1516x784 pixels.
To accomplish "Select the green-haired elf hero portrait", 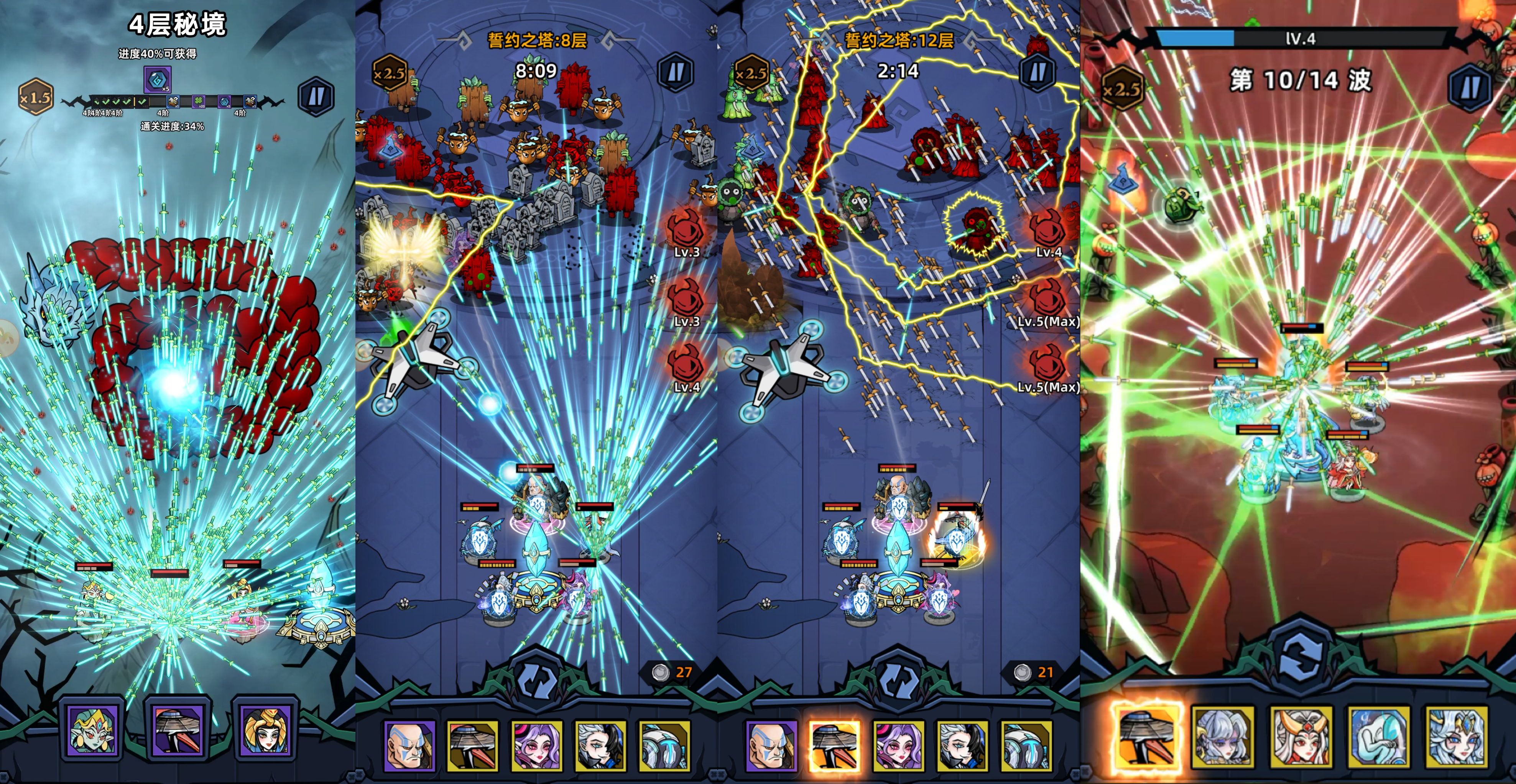I will (x=93, y=730).
